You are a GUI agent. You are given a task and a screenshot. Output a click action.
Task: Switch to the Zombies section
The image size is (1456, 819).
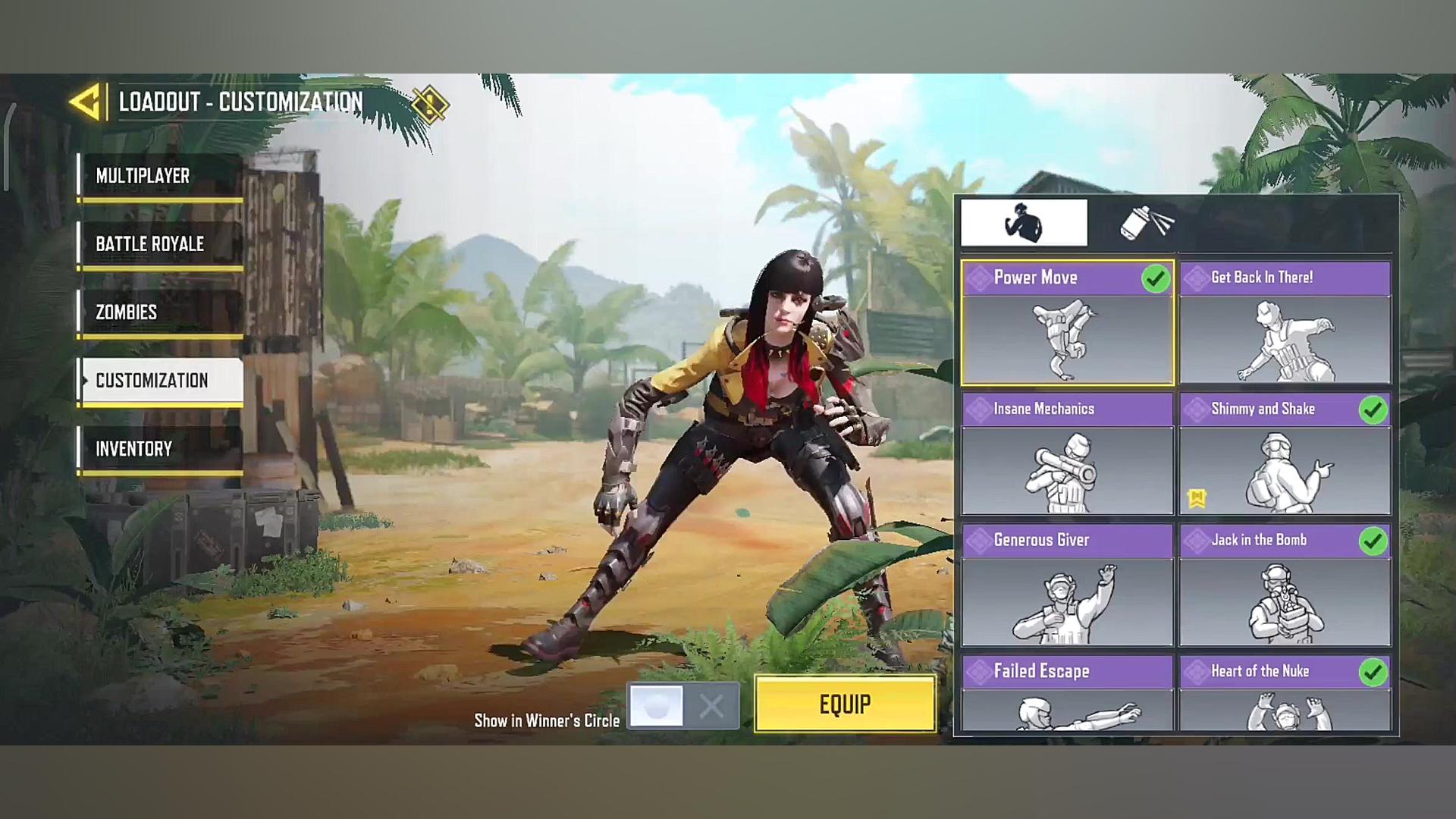tap(161, 312)
